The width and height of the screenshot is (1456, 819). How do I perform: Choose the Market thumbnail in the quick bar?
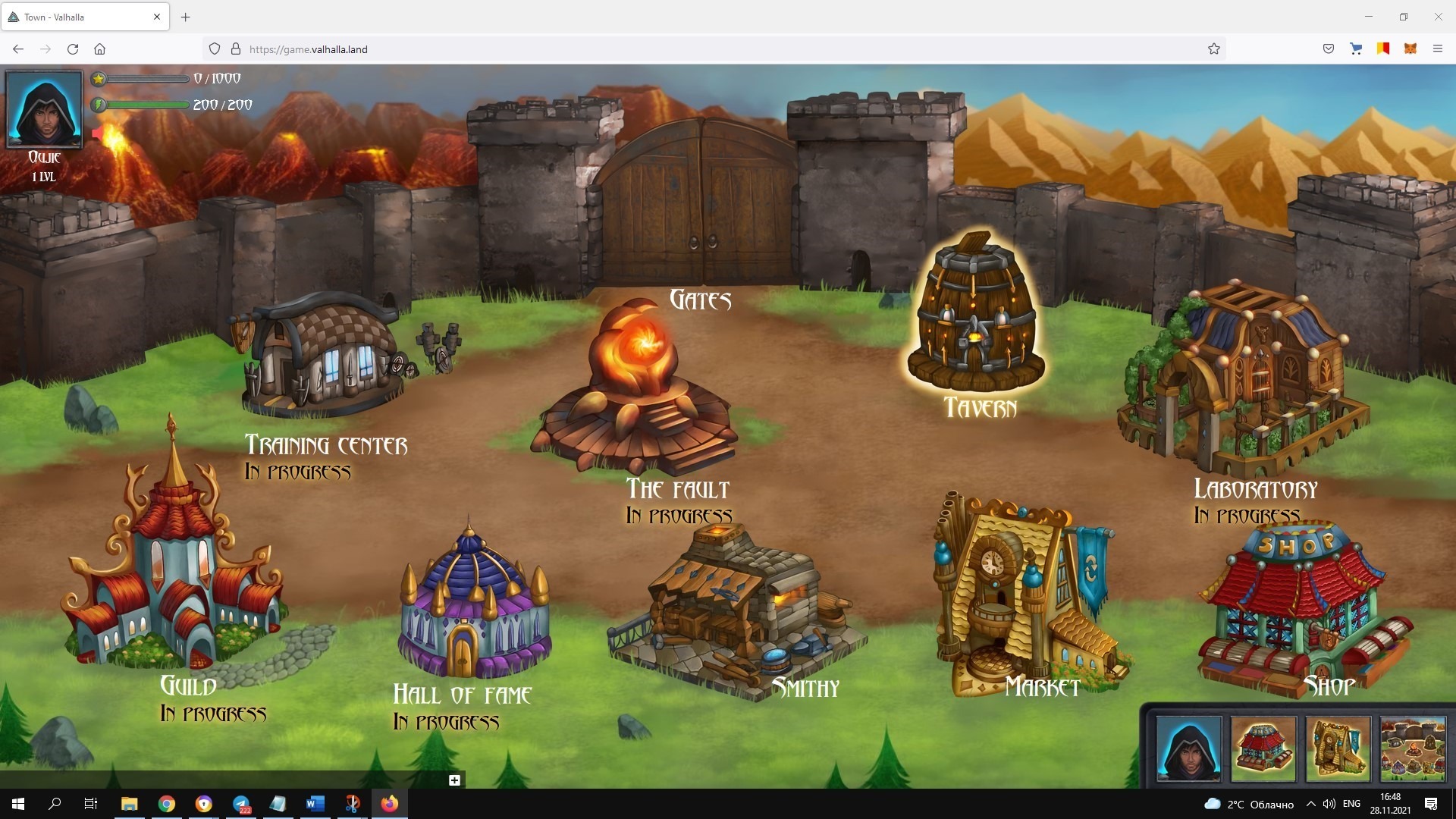click(1338, 748)
